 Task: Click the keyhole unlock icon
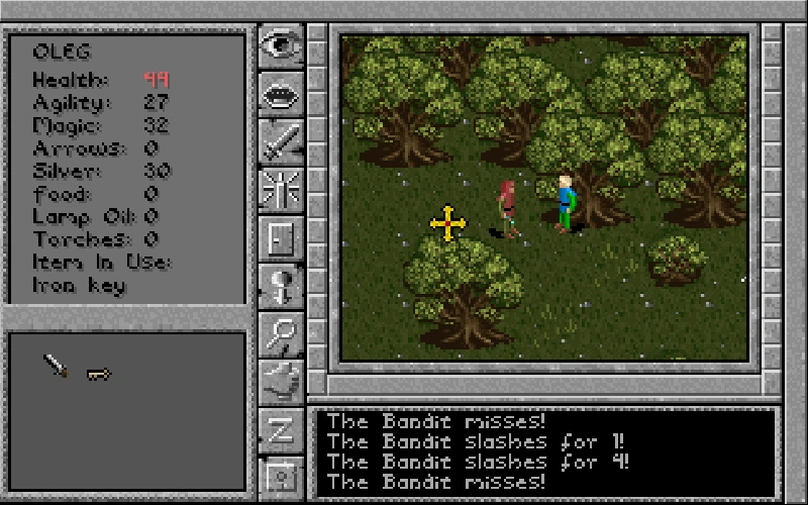[x=281, y=286]
